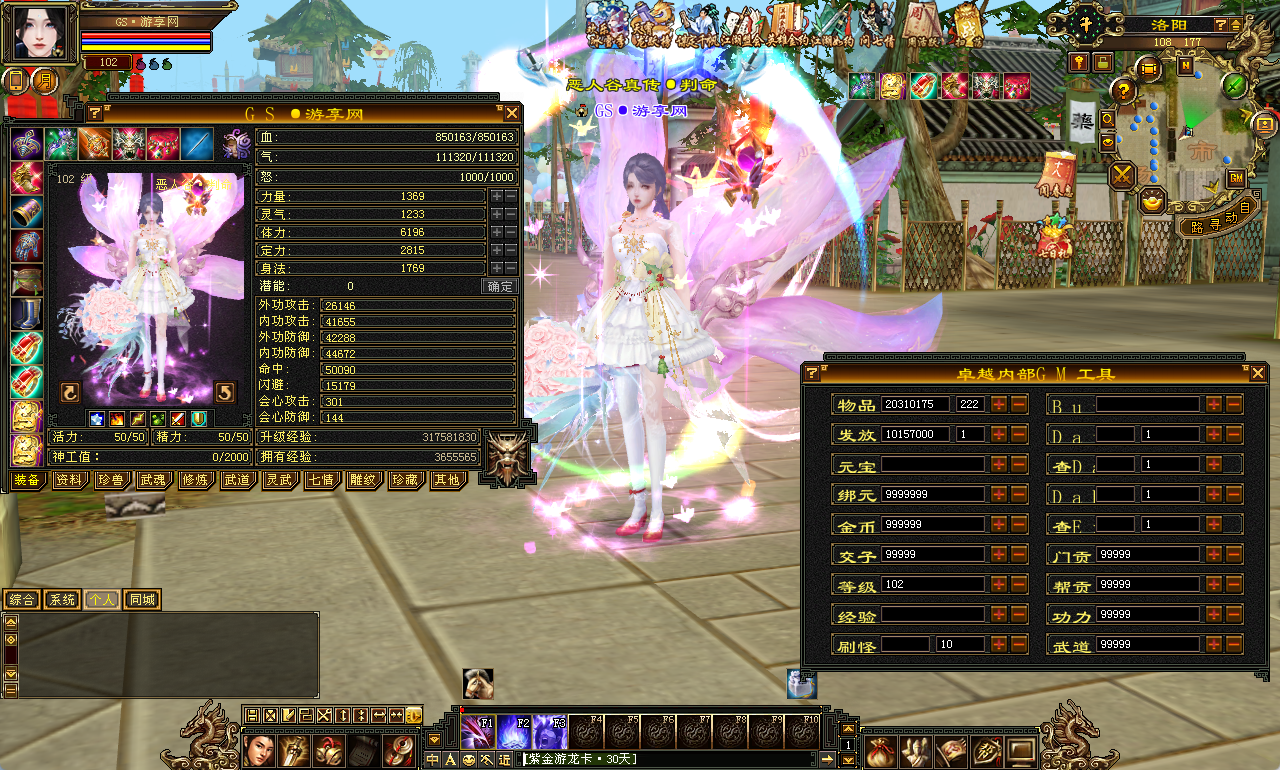Select the 绑元 value input field
The image size is (1280, 770).
(932, 495)
